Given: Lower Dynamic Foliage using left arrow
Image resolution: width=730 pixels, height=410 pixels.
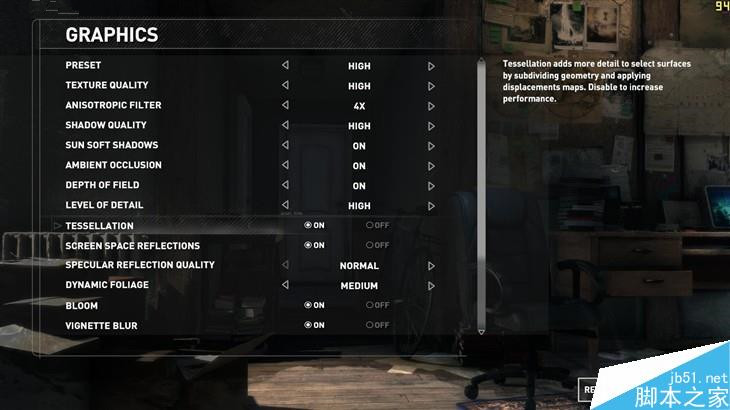Looking at the screenshot, I should [x=285, y=286].
